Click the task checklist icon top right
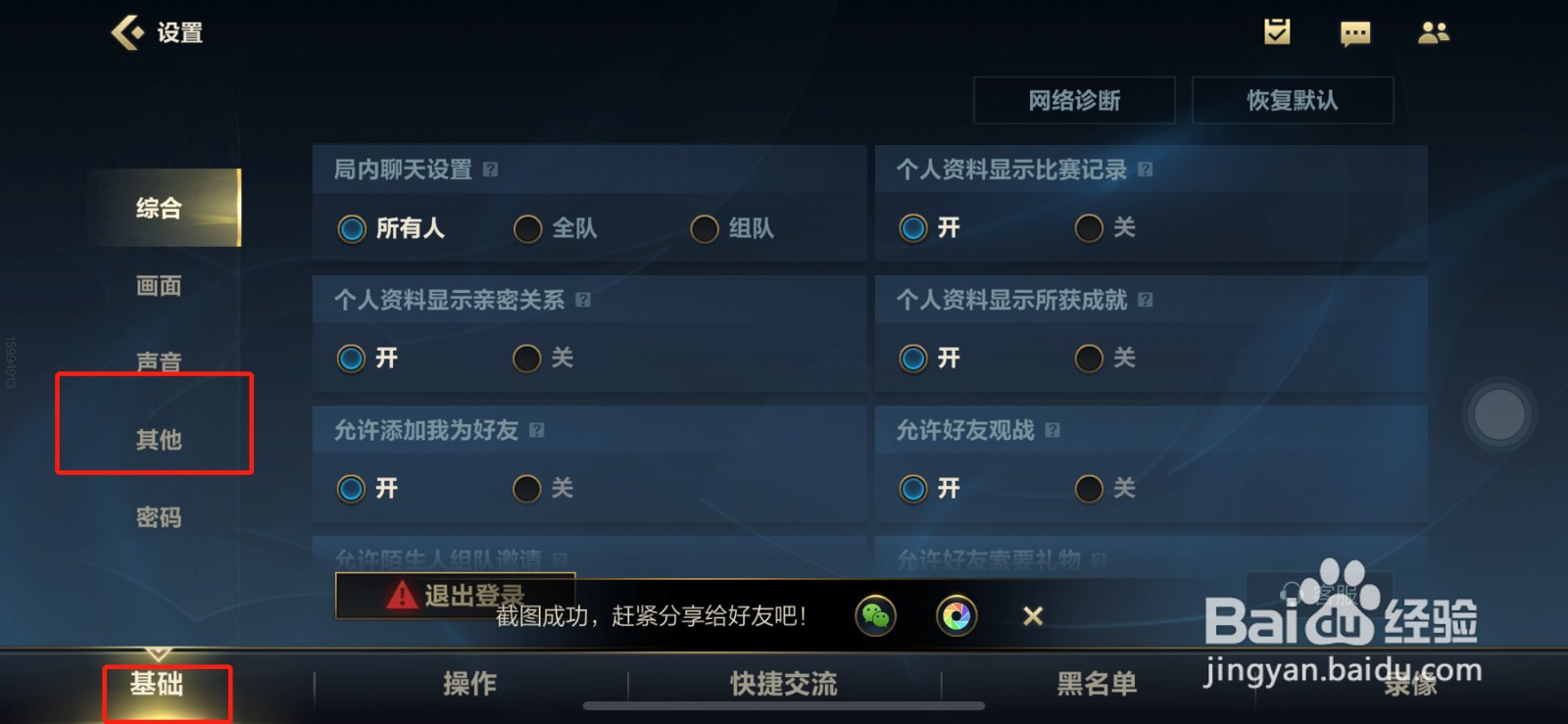This screenshot has width=1568, height=724. [x=1275, y=32]
